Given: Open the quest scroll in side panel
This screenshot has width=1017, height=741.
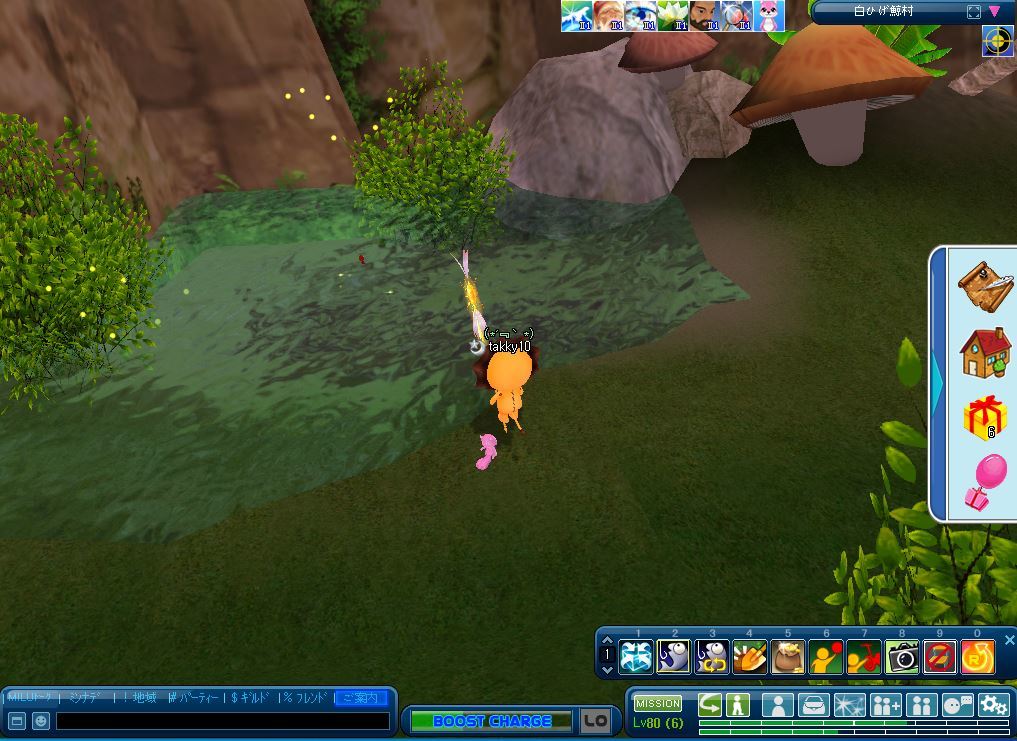Looking at the screenshot, I should click(x=984, y=287).
